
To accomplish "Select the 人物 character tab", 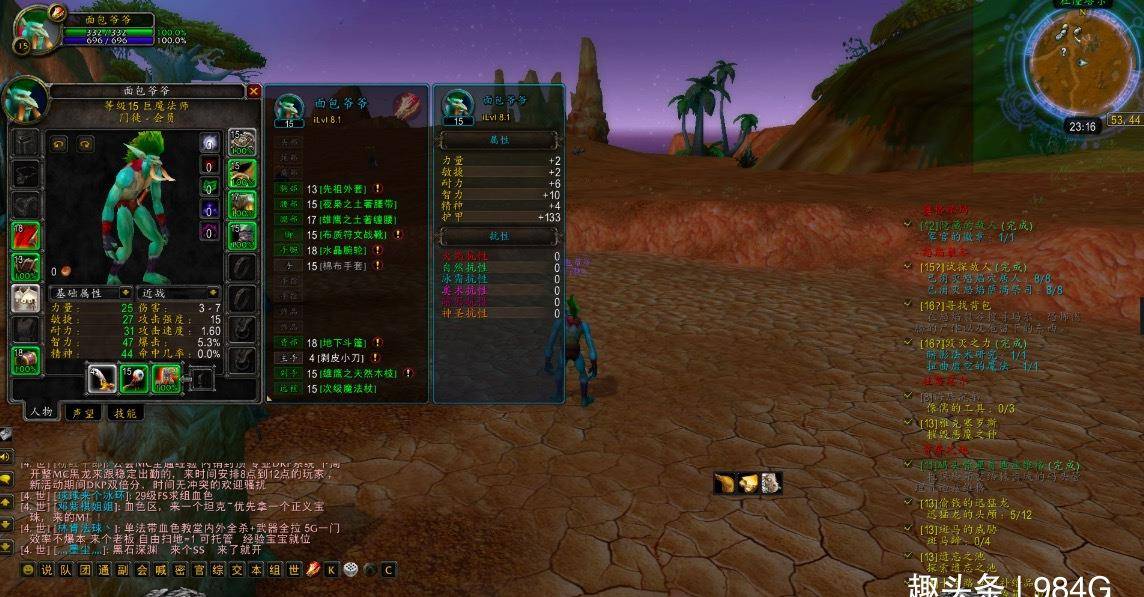I will point(40,412).
